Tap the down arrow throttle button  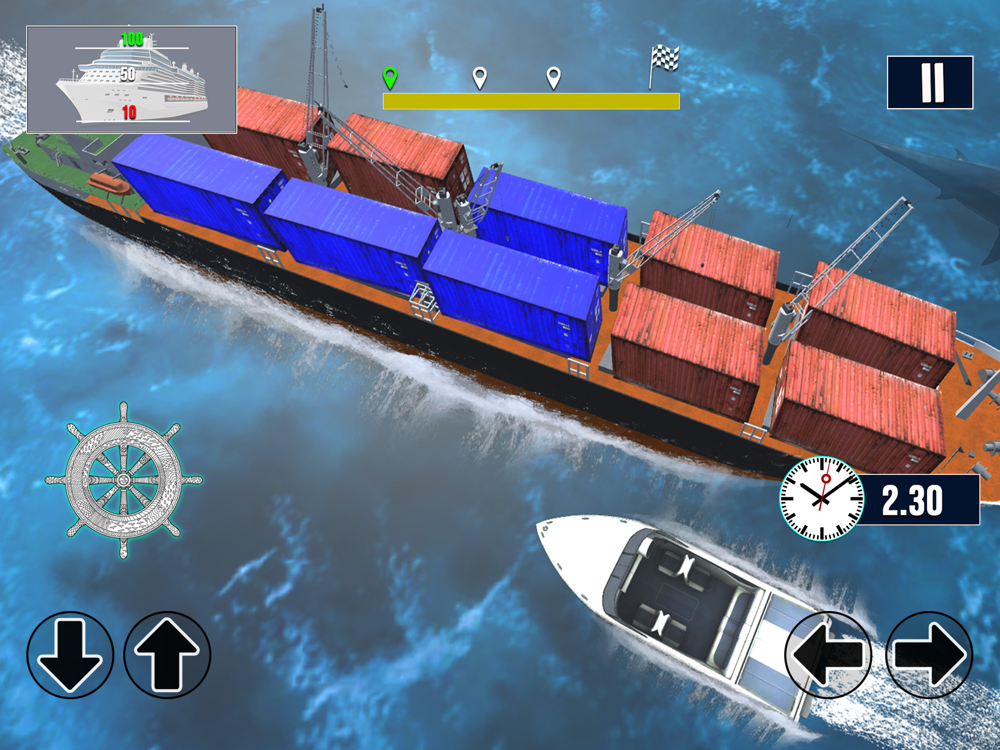70,655
